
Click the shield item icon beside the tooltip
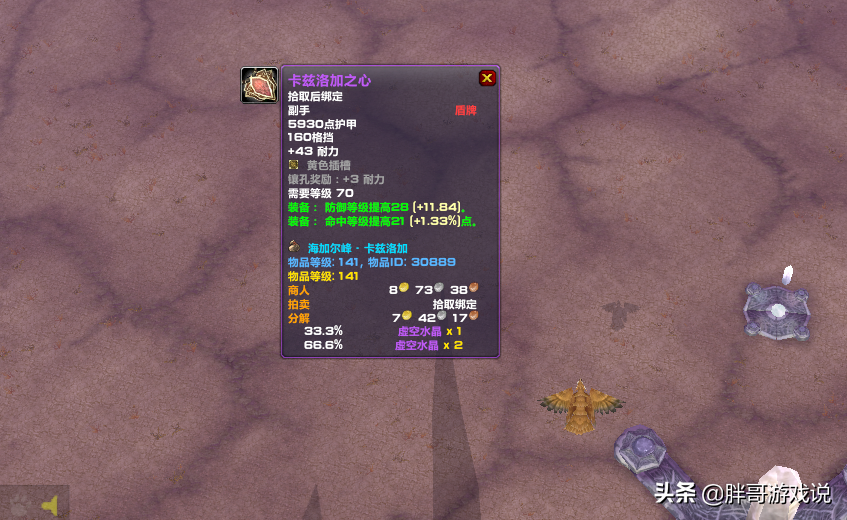click(x=260, y=85)
